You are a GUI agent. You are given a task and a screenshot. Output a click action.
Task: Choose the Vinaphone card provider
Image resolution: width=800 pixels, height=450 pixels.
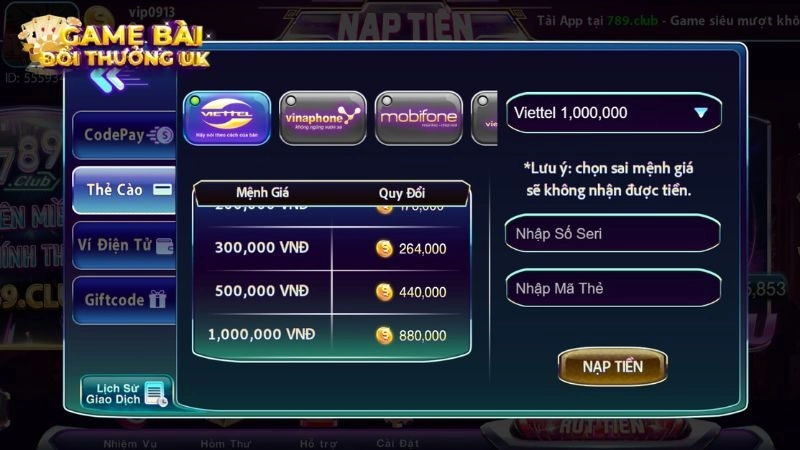(322, 118)
